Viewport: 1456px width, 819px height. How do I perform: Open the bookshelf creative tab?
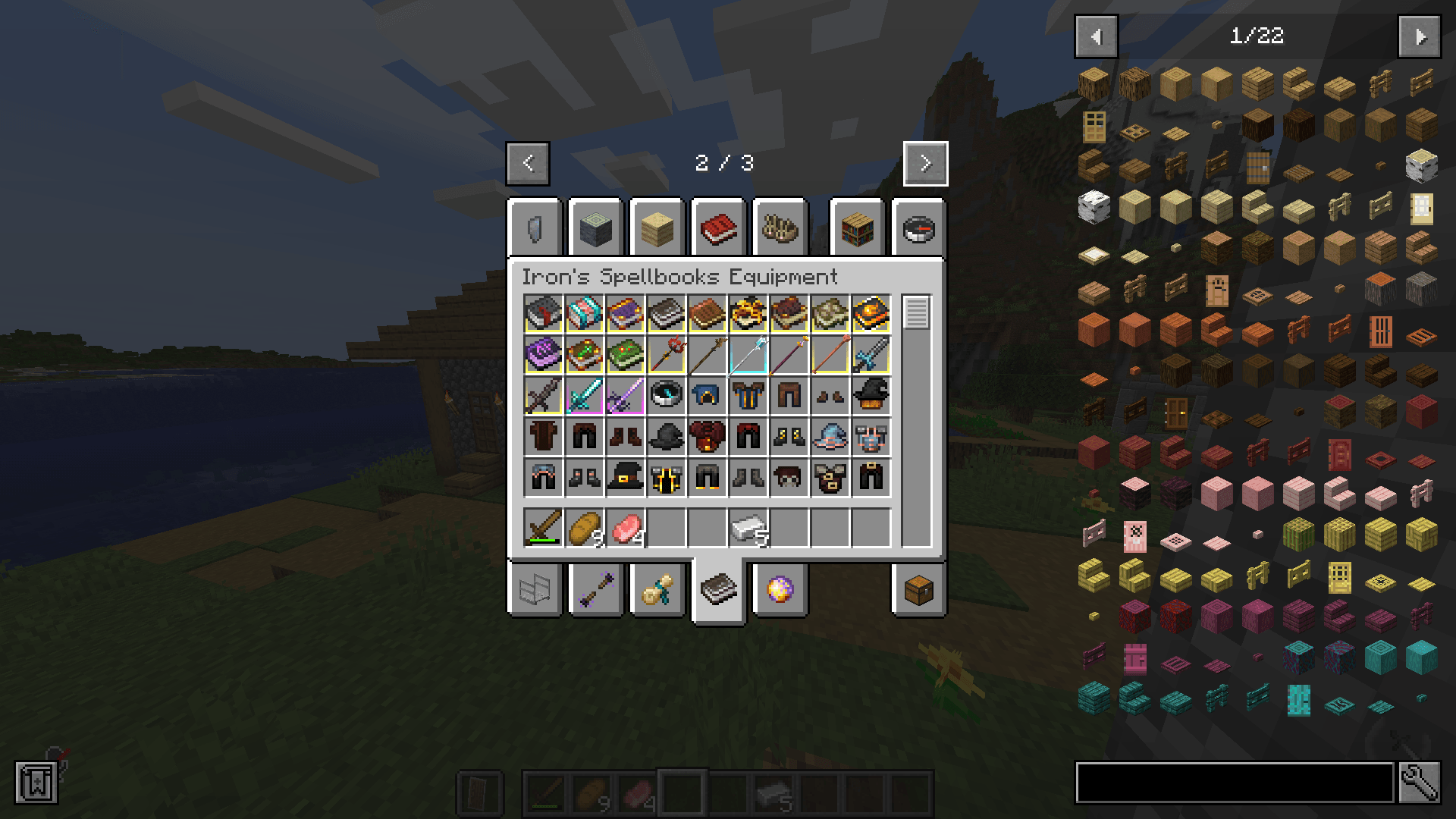pyautogui.click(x=855, y=229)
